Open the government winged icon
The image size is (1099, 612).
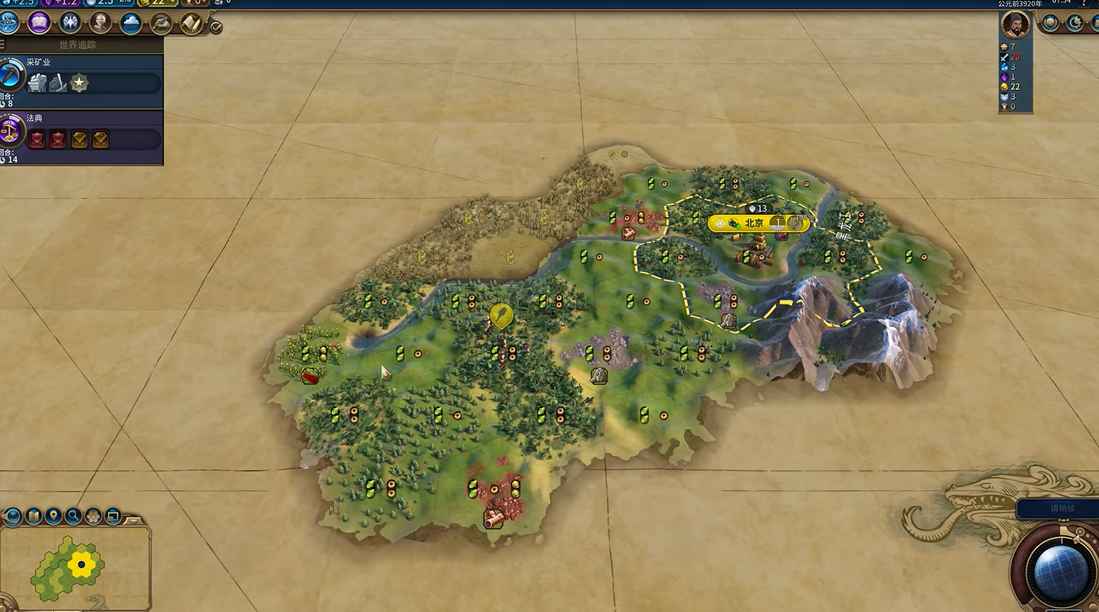tap(70, 22)
